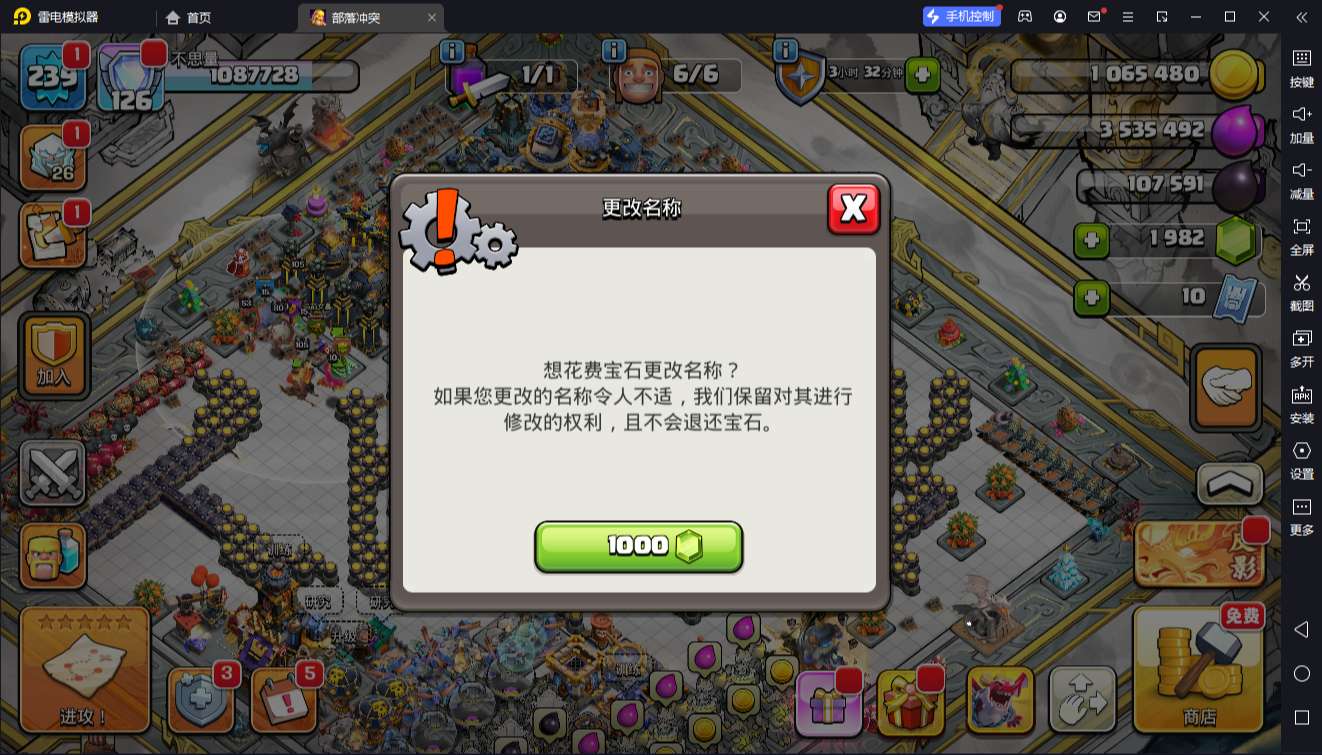The image size is (1322, 755).
Task: Open the hamburger menu in the title bar
Action: pyautogui.click(x=1126, y=17)
